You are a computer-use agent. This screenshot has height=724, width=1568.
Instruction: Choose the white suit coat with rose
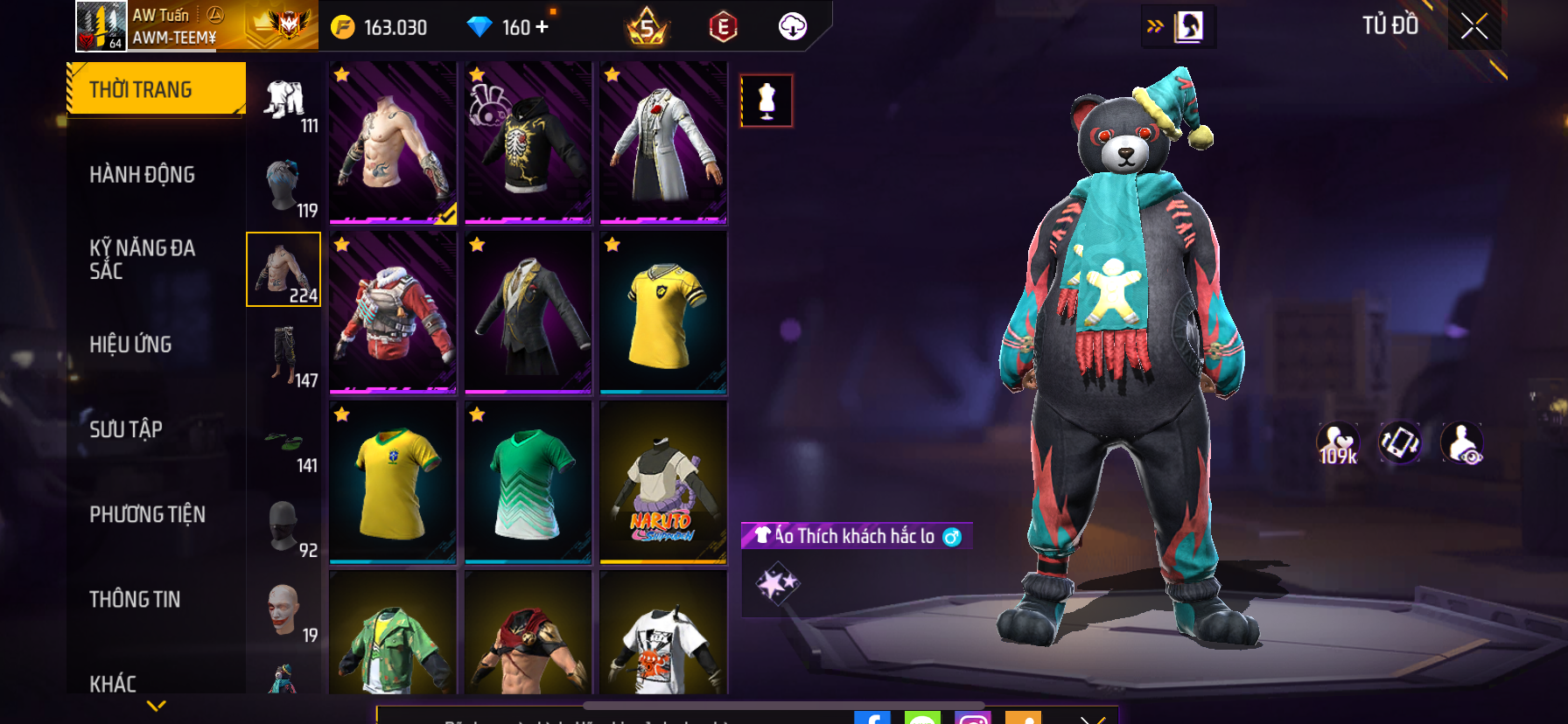663,143
